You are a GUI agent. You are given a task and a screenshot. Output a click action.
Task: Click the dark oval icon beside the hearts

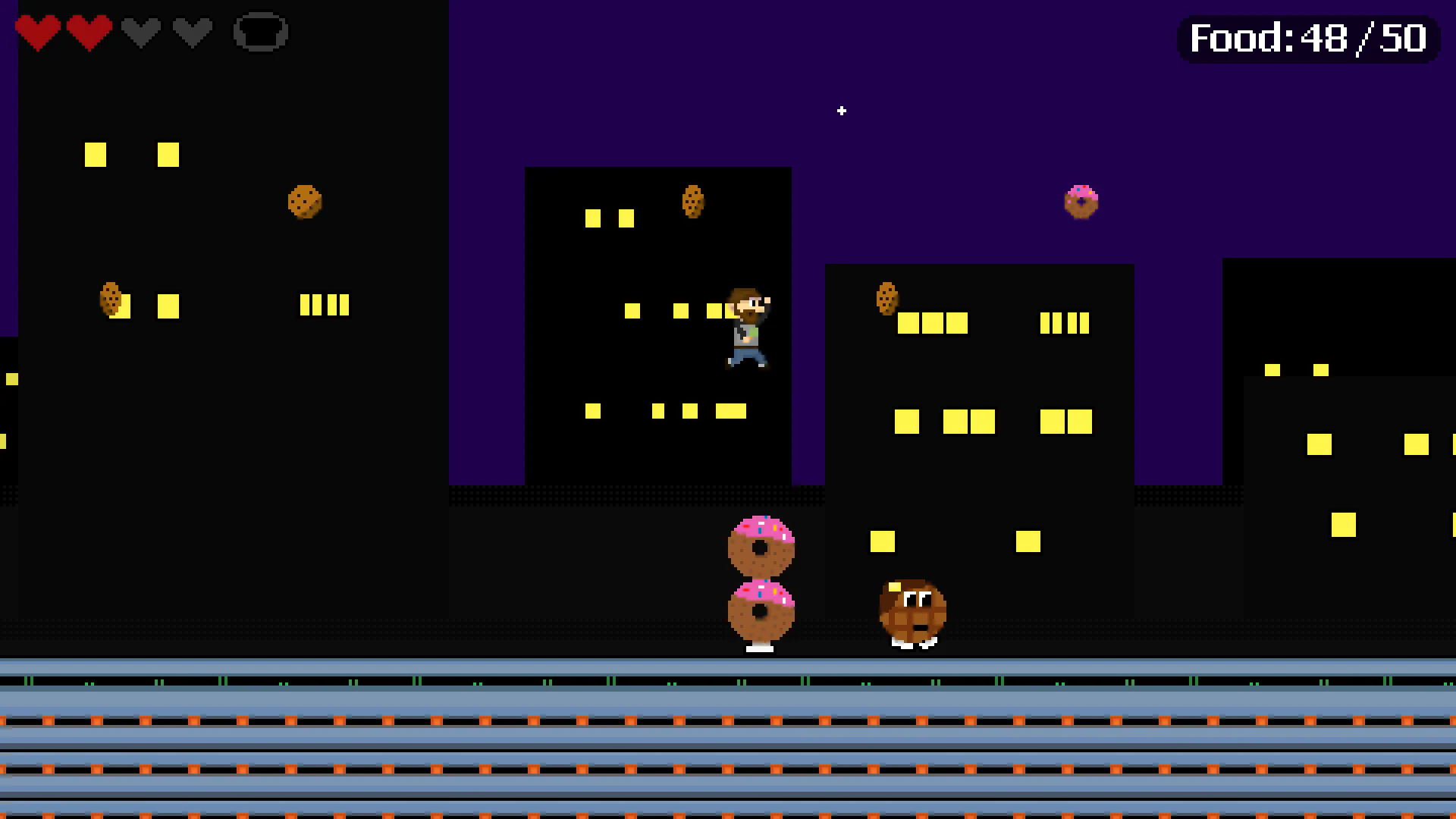click(261, 32)
